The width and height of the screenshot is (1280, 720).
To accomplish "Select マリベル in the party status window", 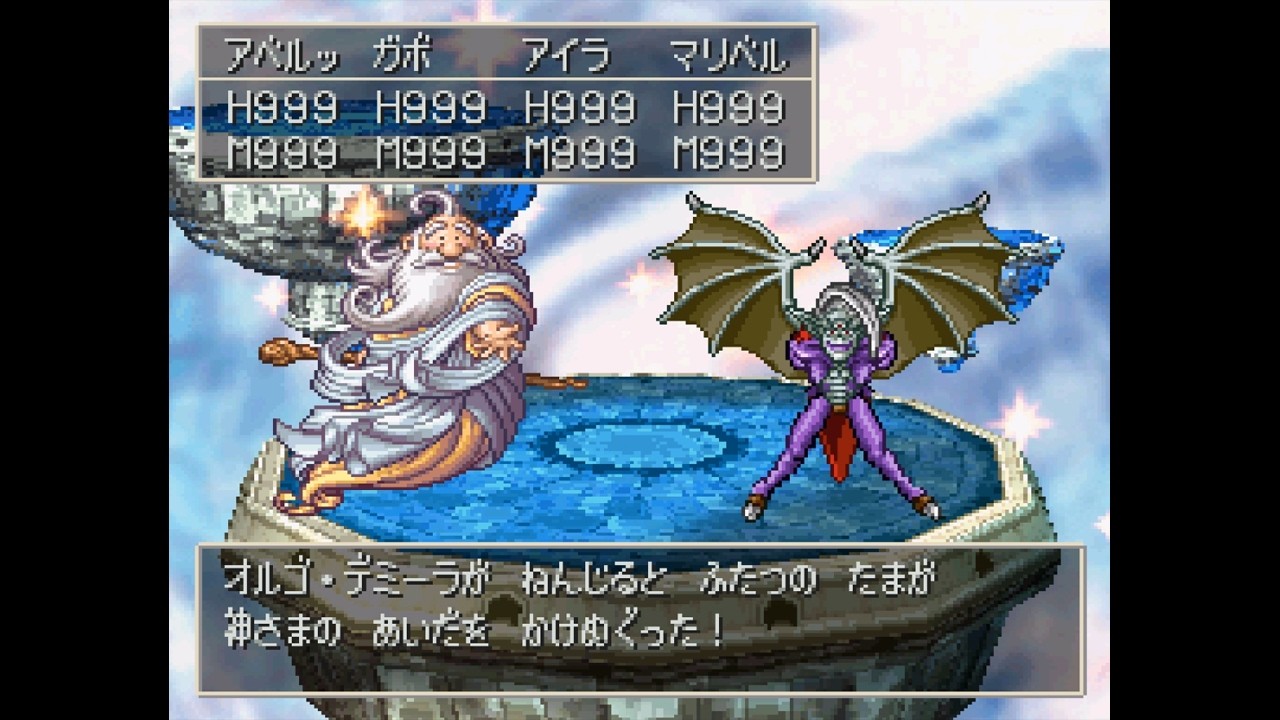I will [727, 57].
